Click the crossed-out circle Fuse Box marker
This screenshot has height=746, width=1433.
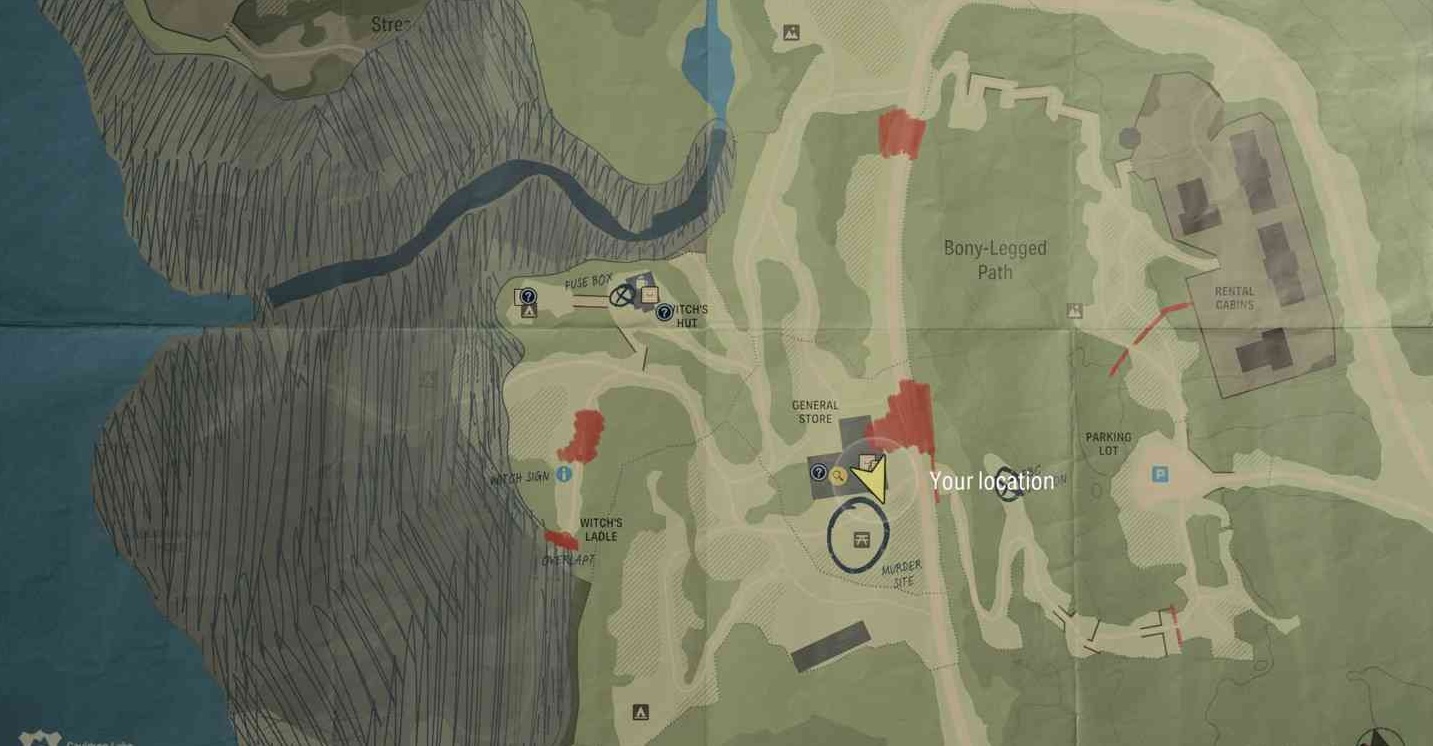pos(623,295)
